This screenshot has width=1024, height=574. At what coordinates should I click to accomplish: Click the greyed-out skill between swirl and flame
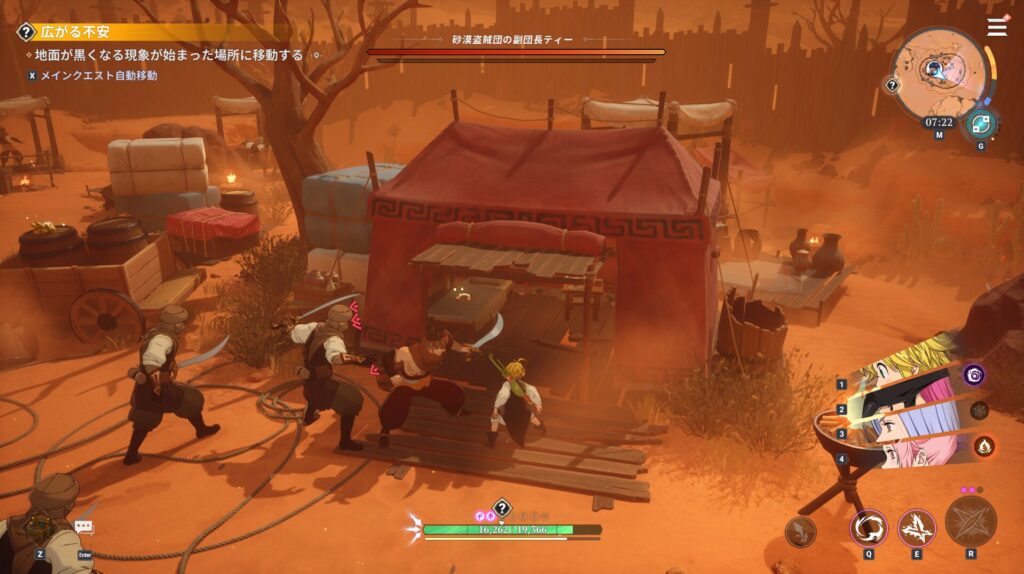tap(980, 410)
